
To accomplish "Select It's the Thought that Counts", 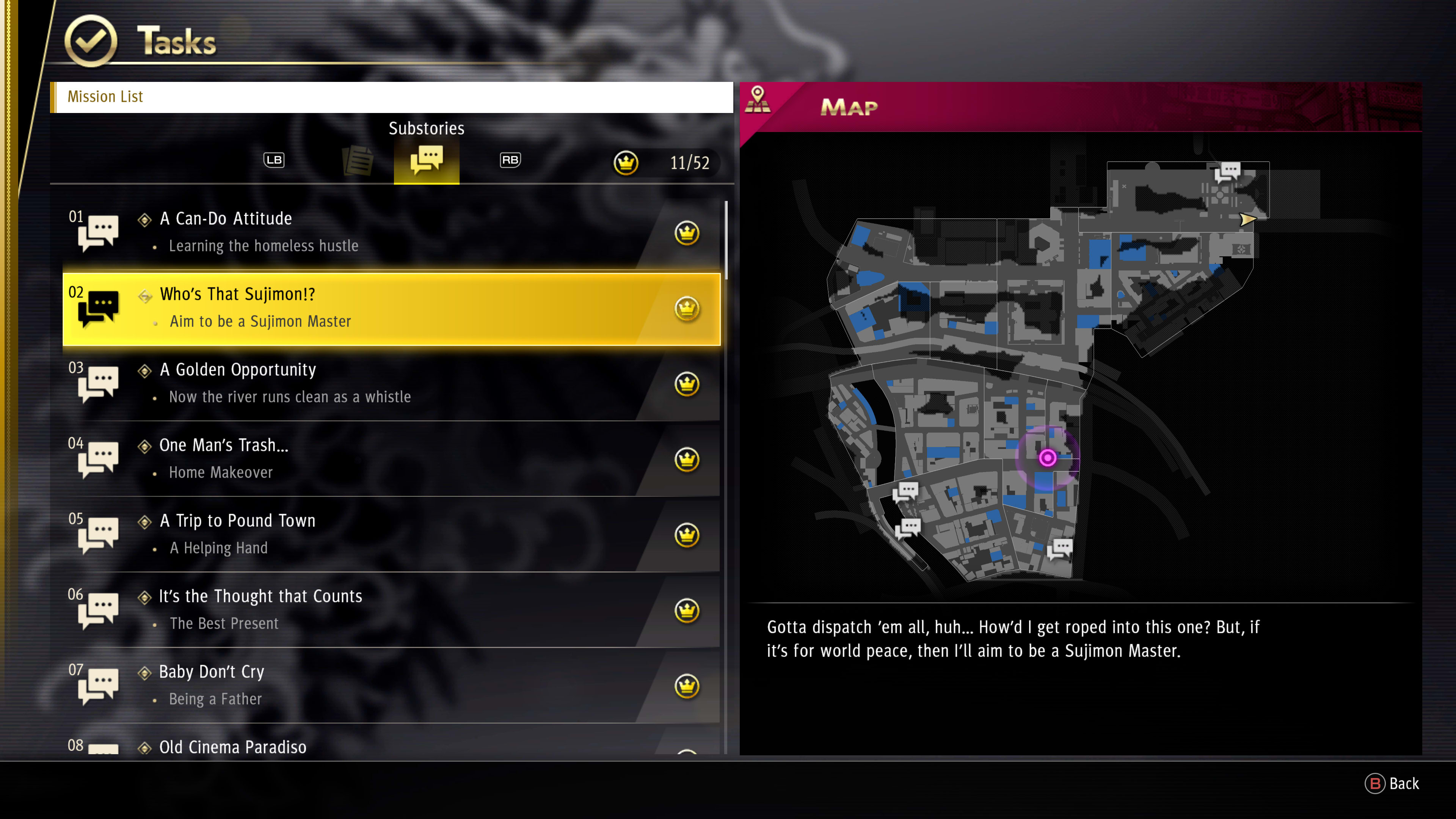I will pos(390,610).
